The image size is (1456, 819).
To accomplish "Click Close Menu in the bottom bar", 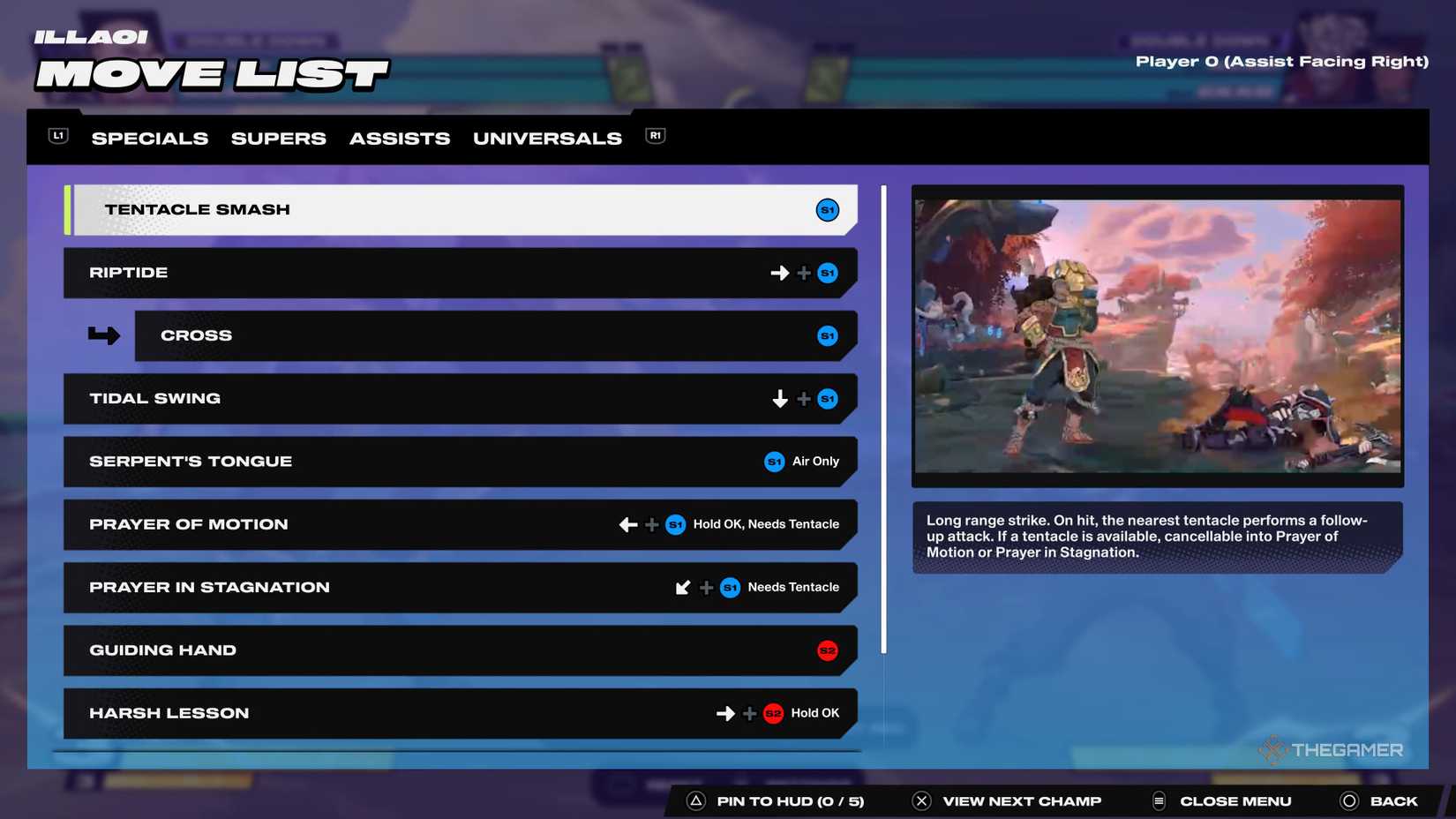I will (1235, 800).
